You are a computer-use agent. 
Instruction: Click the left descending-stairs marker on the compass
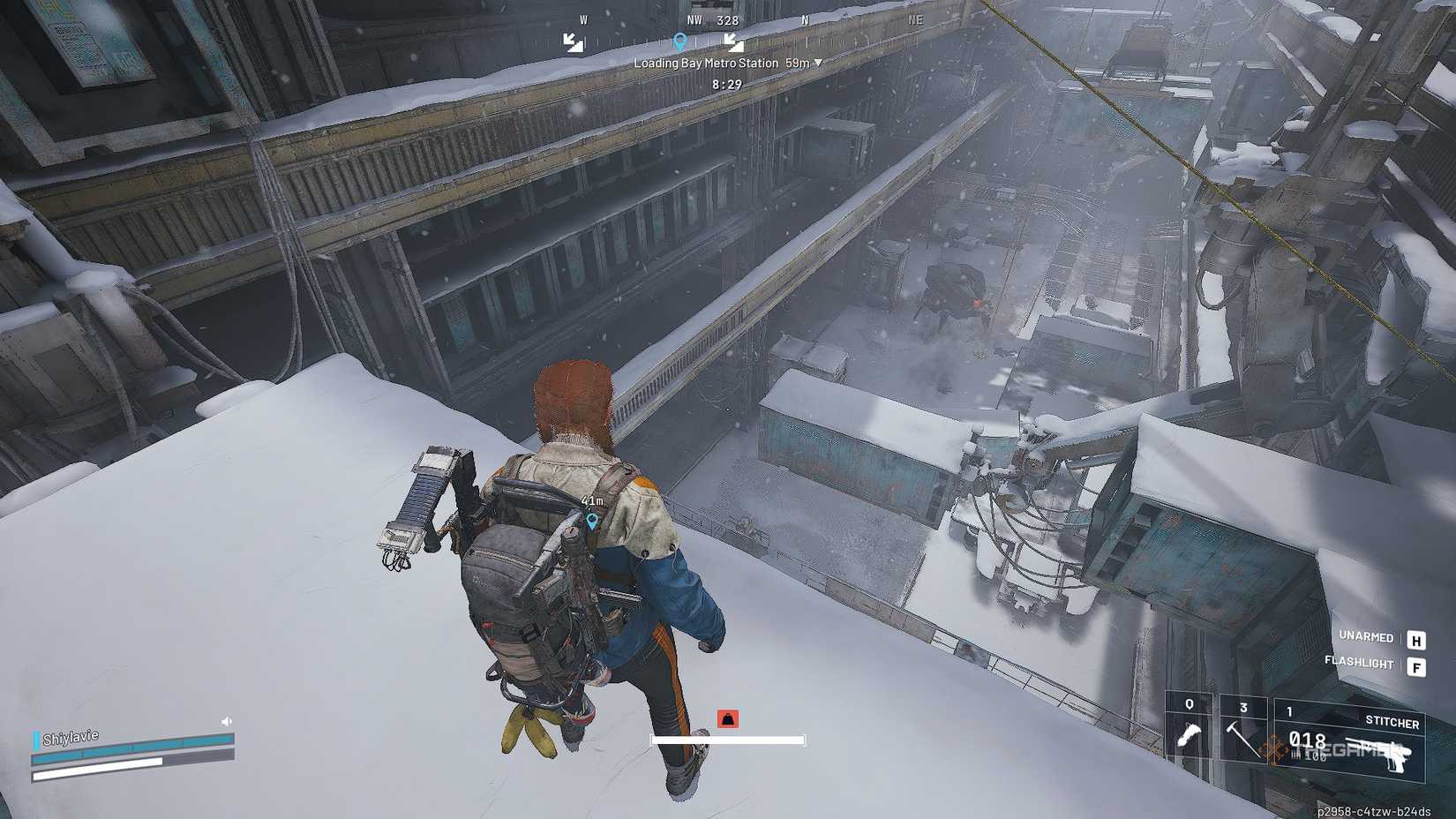click(x=574, y=41)
